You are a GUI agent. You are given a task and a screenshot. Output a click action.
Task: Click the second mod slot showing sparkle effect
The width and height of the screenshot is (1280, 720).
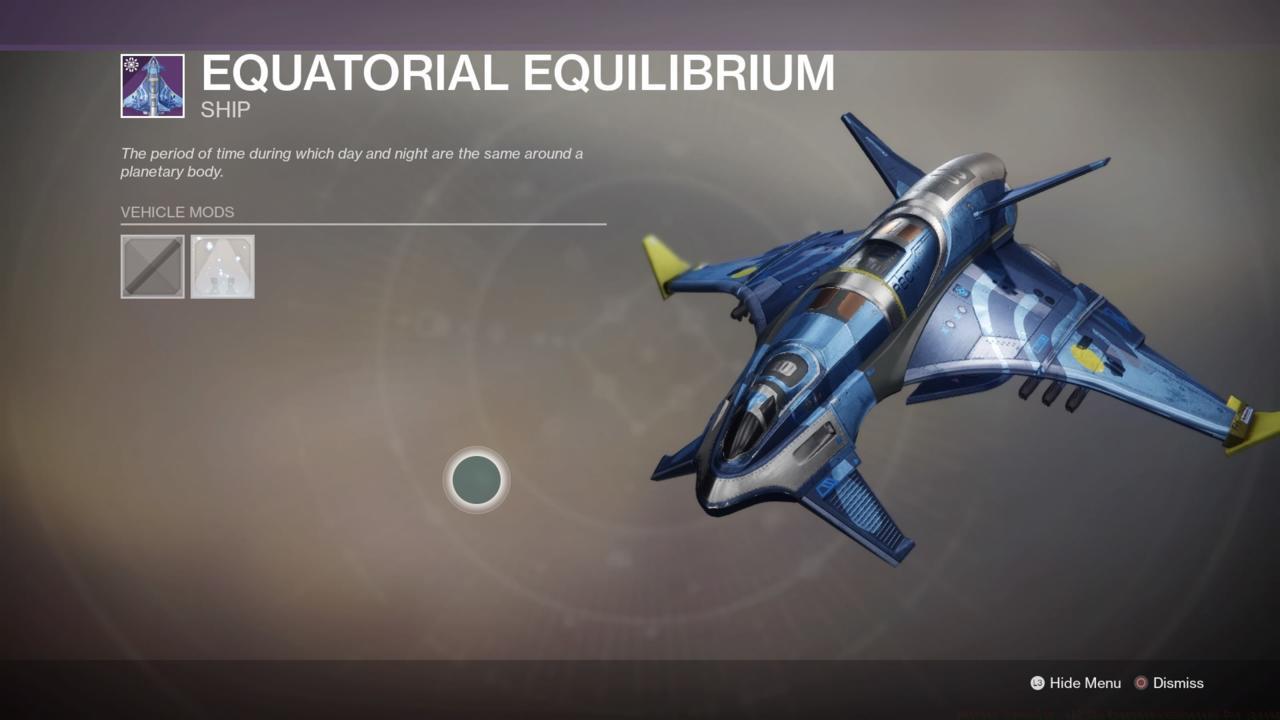222,266
